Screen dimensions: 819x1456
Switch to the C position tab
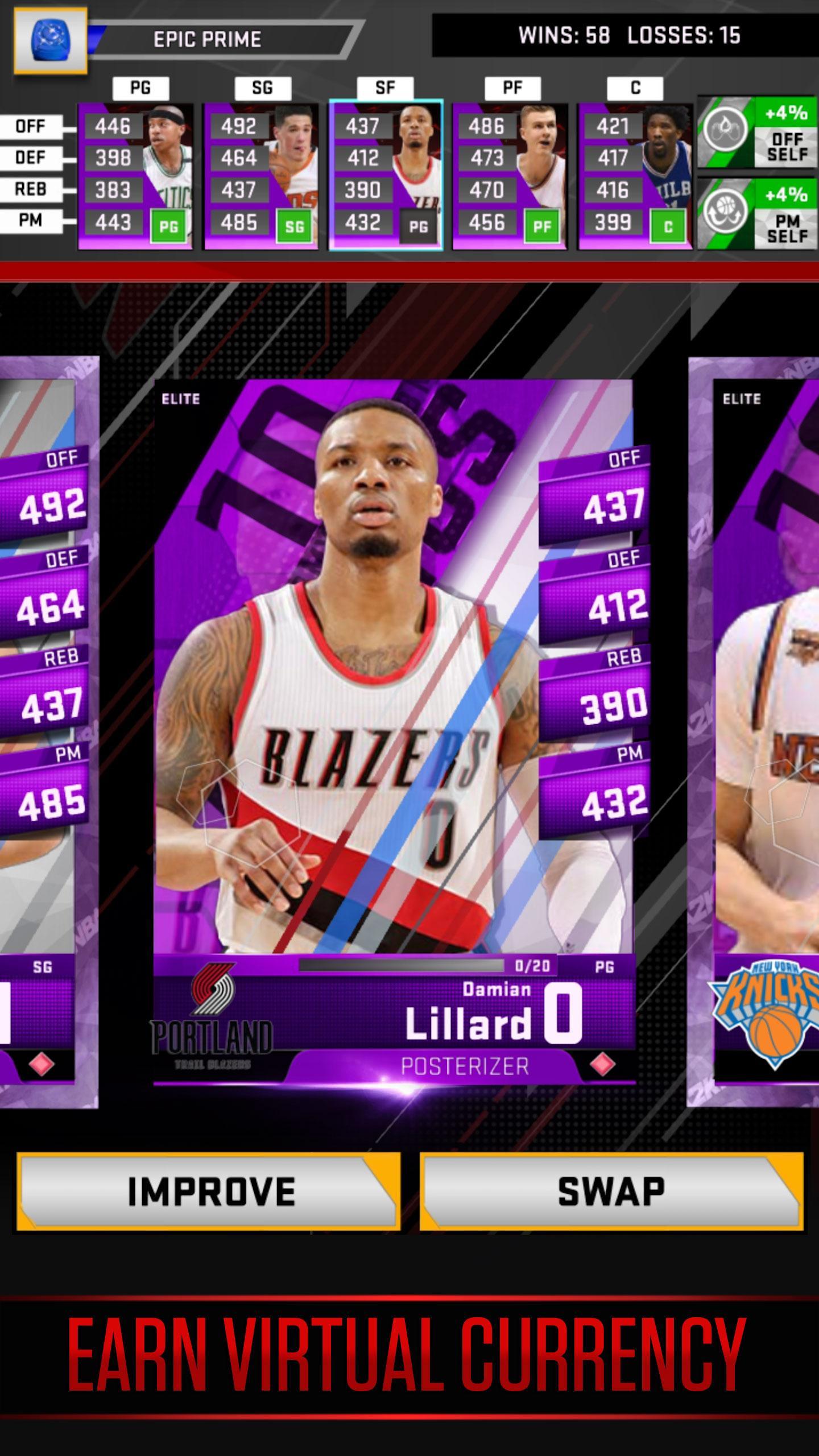pyautogui.click(x=635, y=88)
